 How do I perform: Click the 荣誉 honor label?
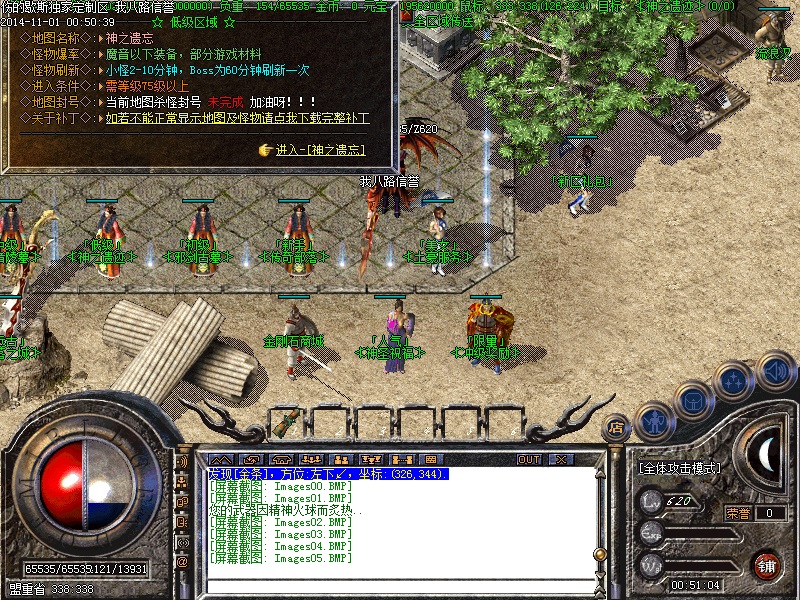738,513
